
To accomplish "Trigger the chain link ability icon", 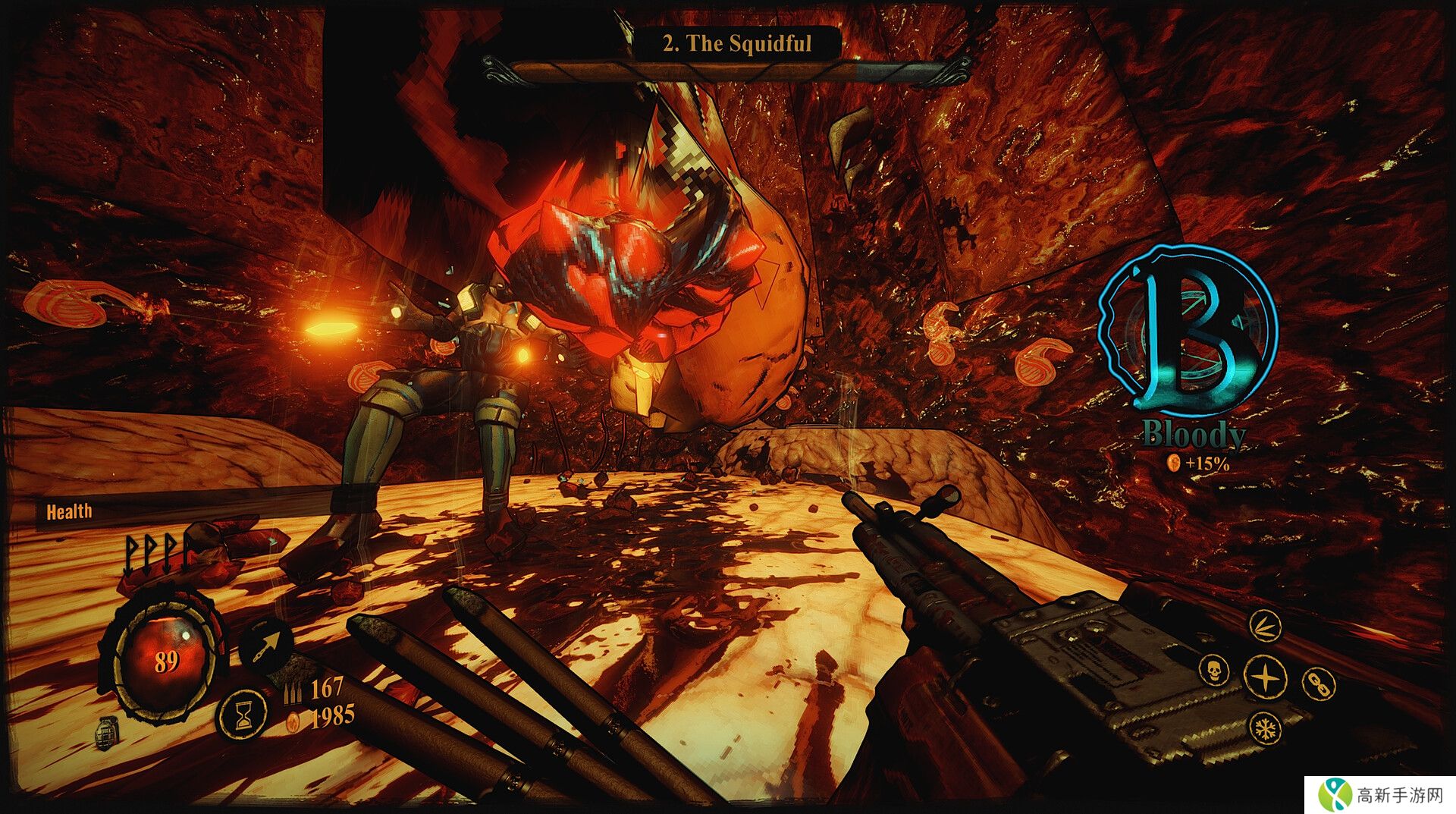I will coord(1318,684).
